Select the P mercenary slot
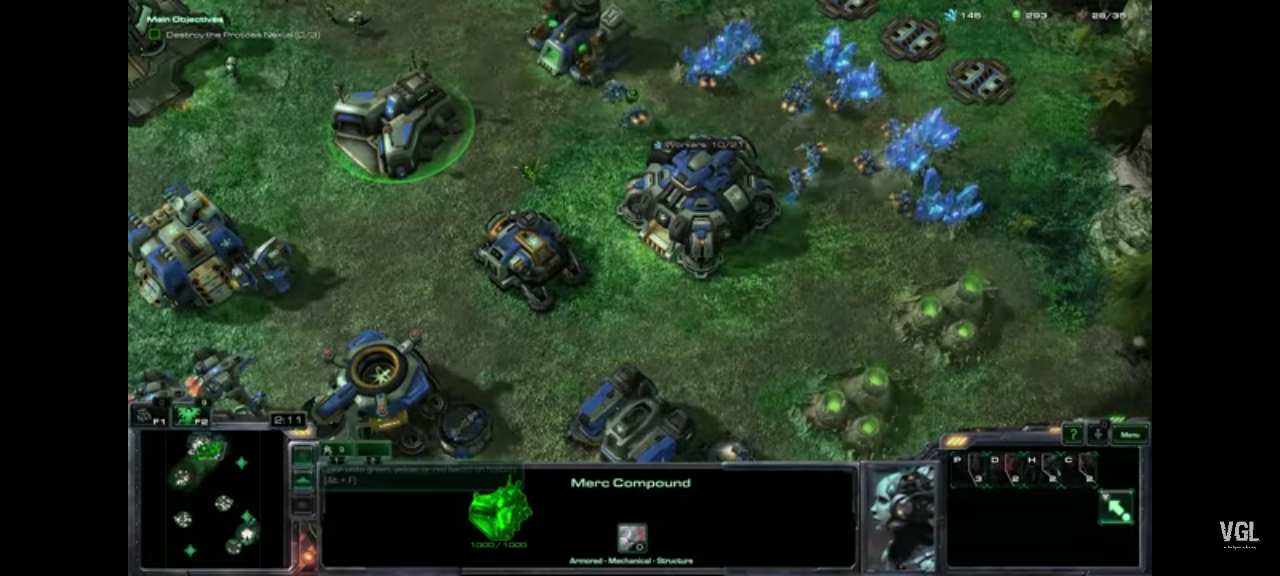 966,468
